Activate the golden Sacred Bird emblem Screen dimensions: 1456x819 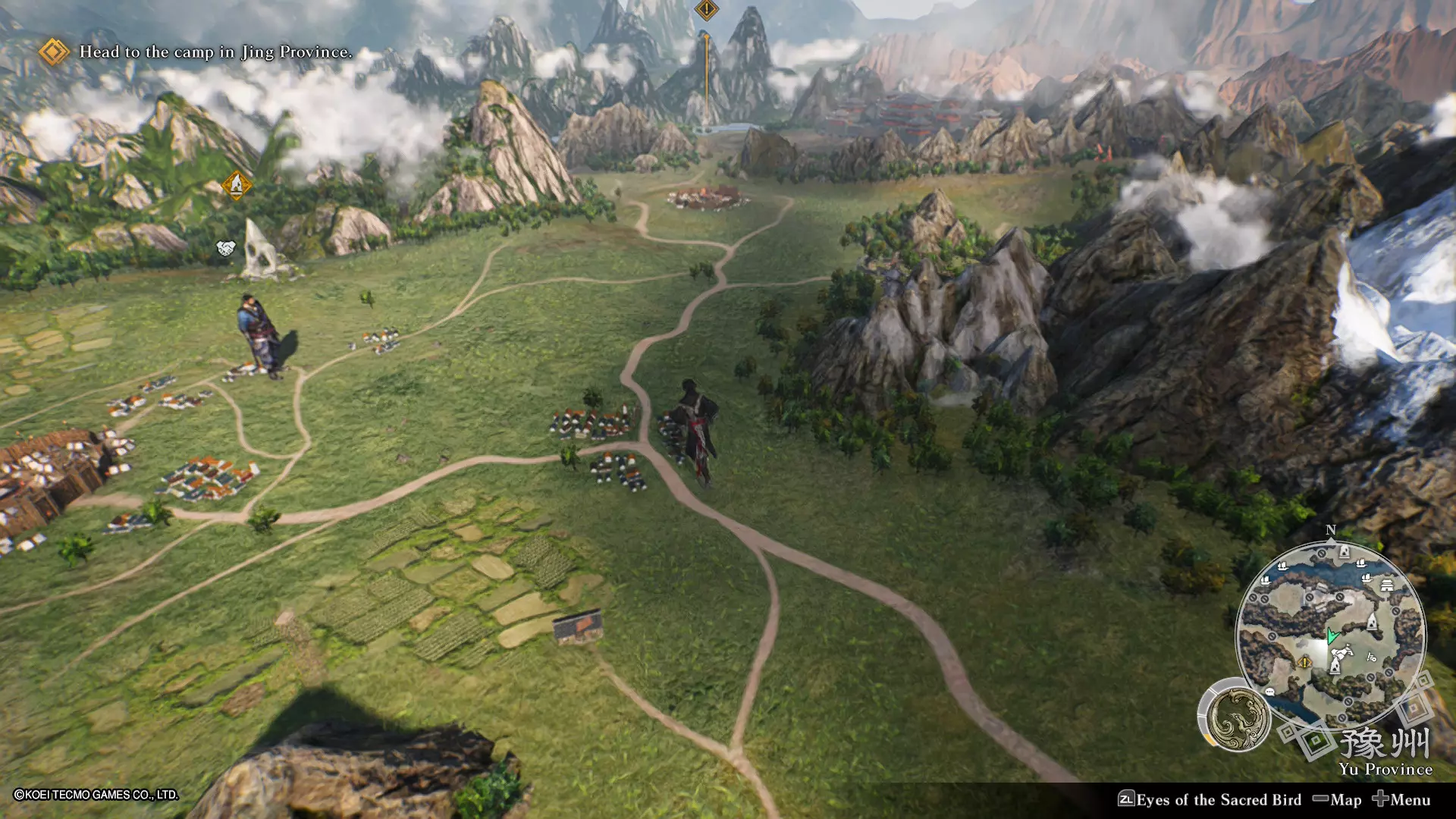click(1238, 718)
